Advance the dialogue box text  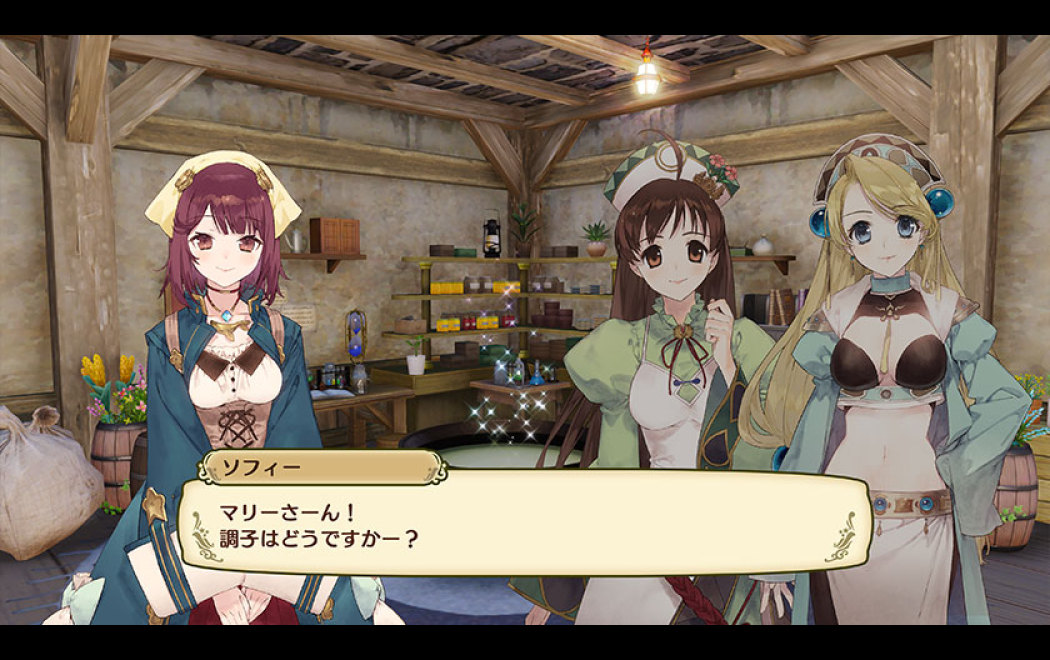click(x=524, y=522)
